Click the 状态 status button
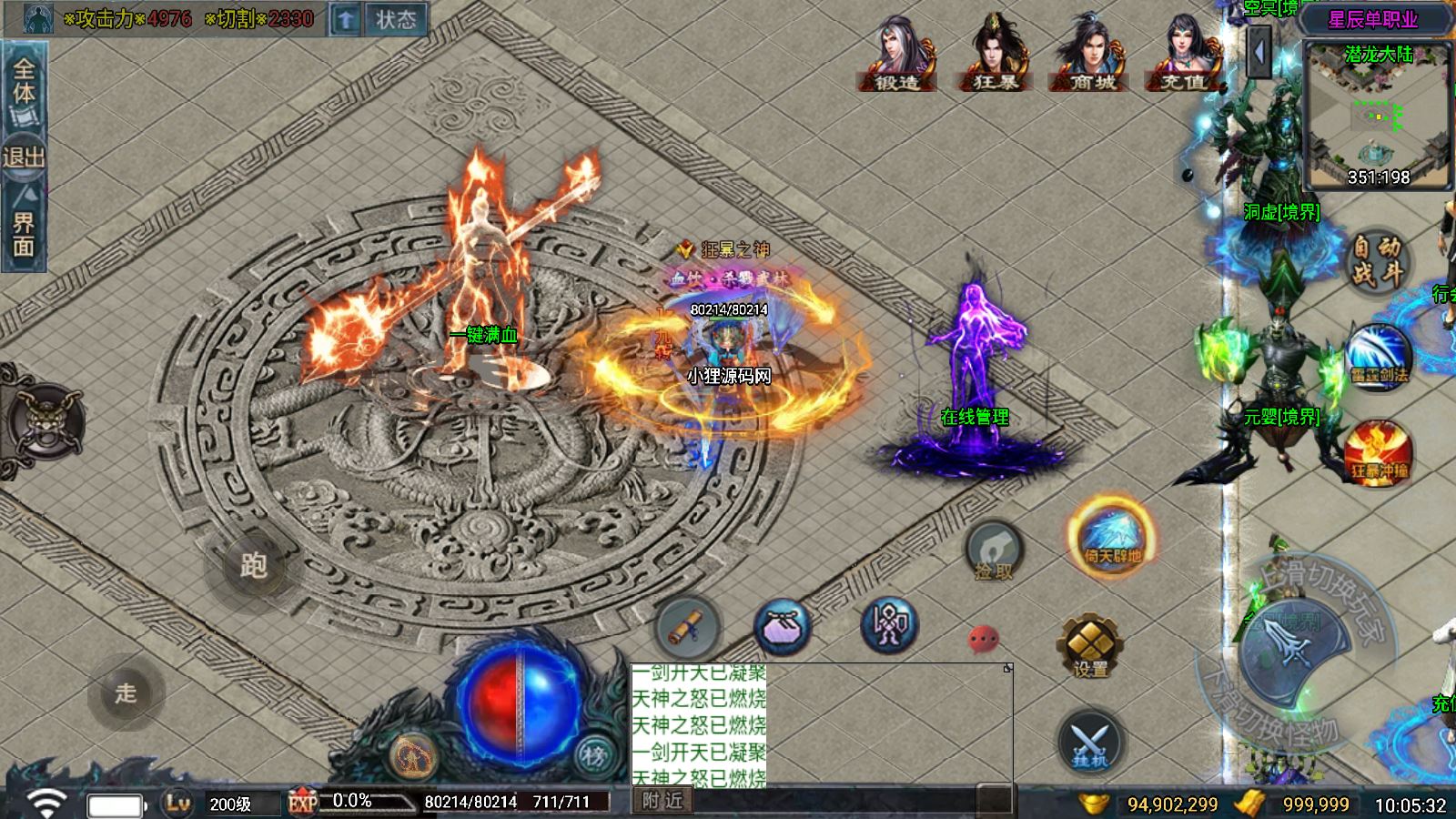Image resolution: width=1456 pixels, height=819 pixels. coord(395,19)
